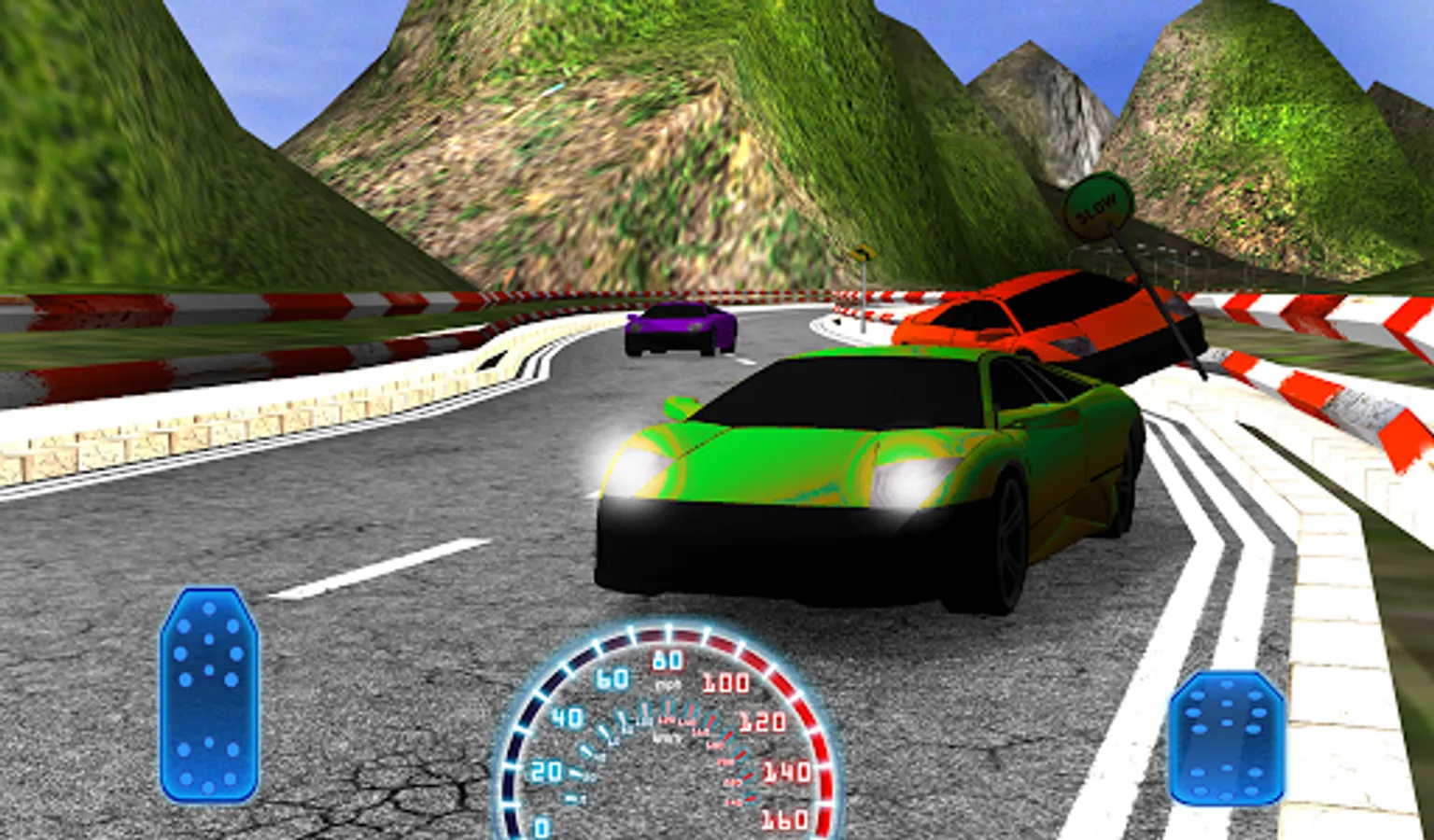Screen dimensions: 1434x840
Task: Tap the left curve arrow sign near the purple car
Action: click(865, 252)
